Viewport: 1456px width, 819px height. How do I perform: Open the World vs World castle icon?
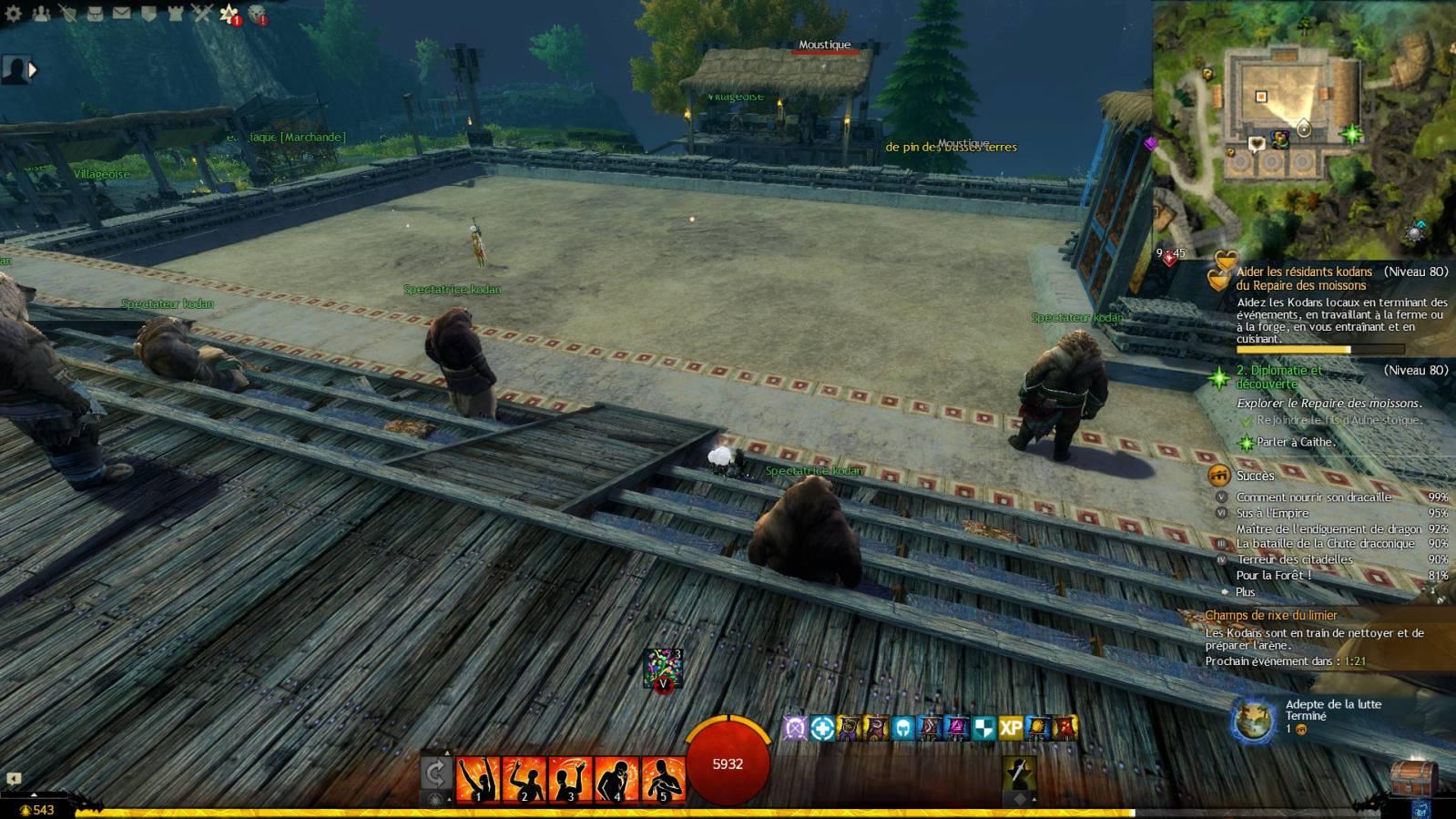(x=175, y=14)
